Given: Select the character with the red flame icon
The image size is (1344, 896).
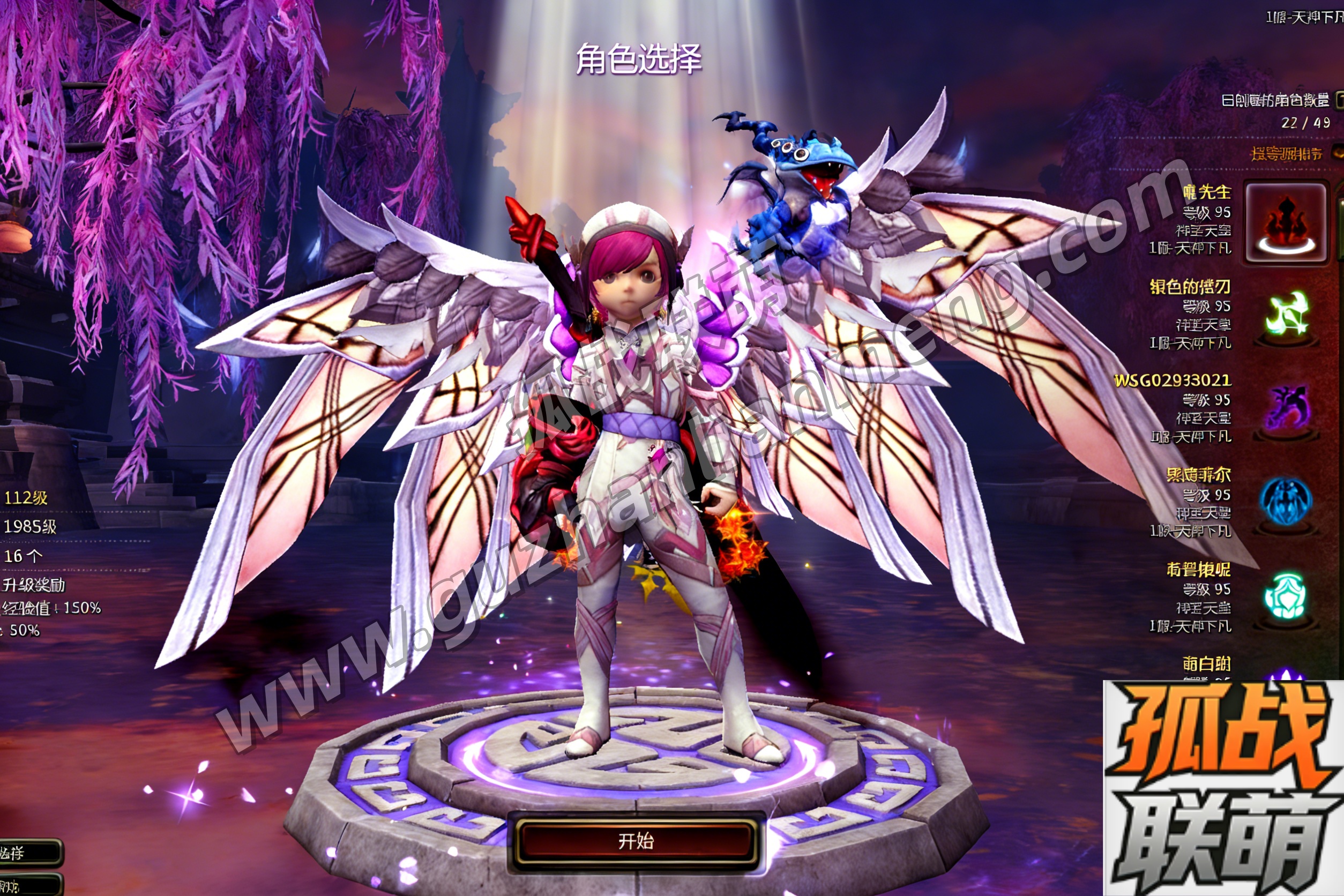Looking at the screenshot, I should point(1286,222).
